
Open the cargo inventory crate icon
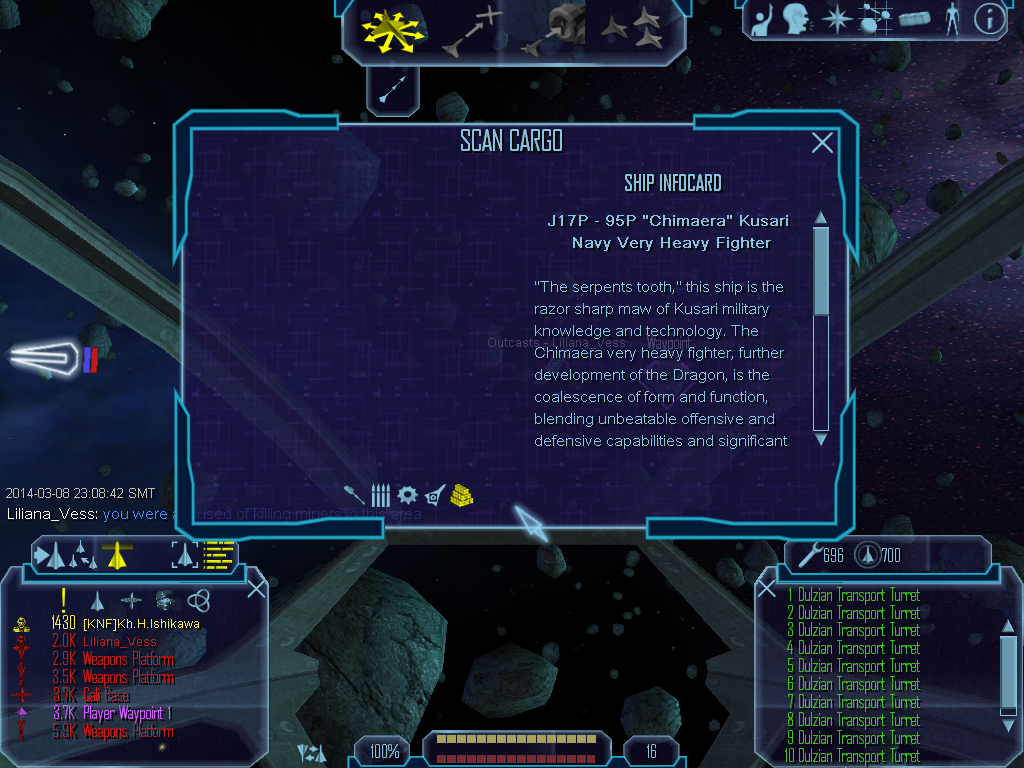pyautogui.click(x=914, y=19)
